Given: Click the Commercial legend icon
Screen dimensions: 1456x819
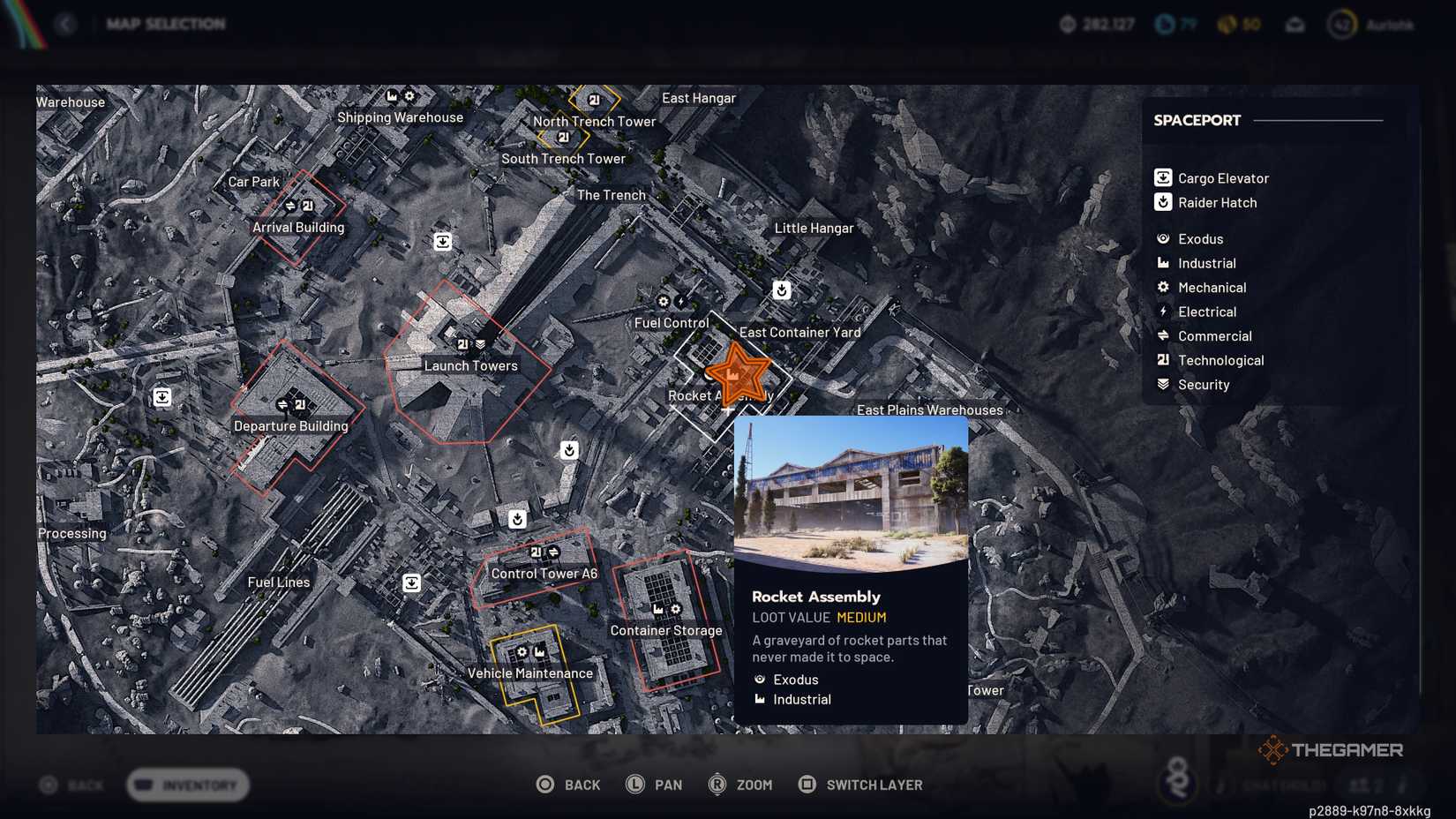Looking at the screenshot, I should (x=1162, y=335).
